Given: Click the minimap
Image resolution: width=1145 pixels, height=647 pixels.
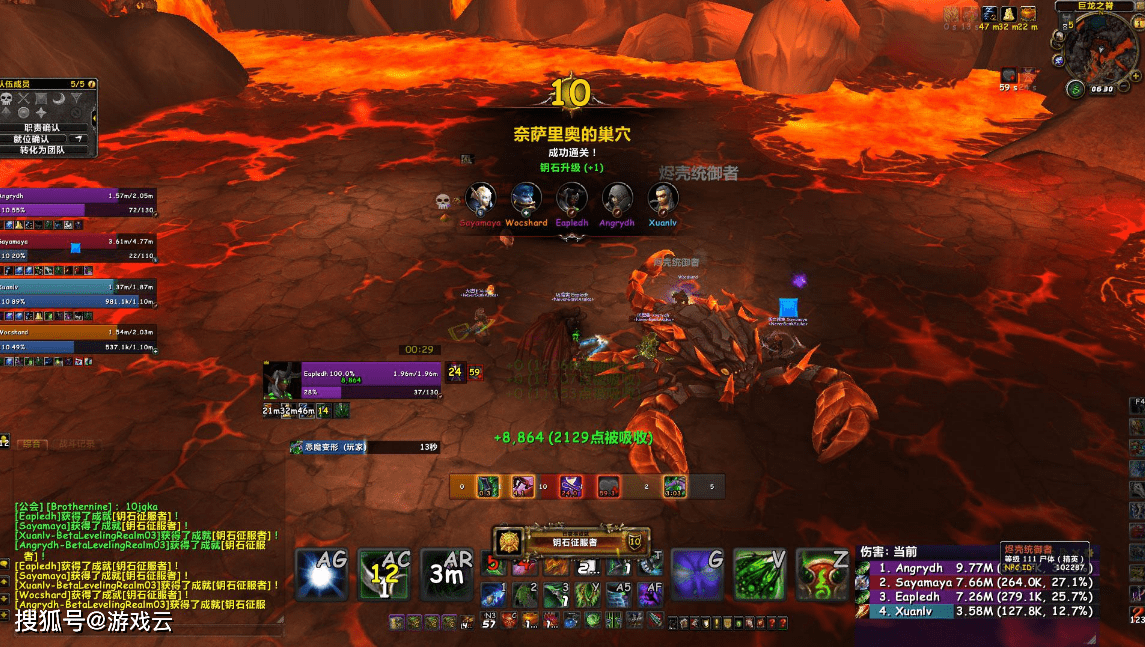Looking at the screenshot, I should (x=1100, y=50).
